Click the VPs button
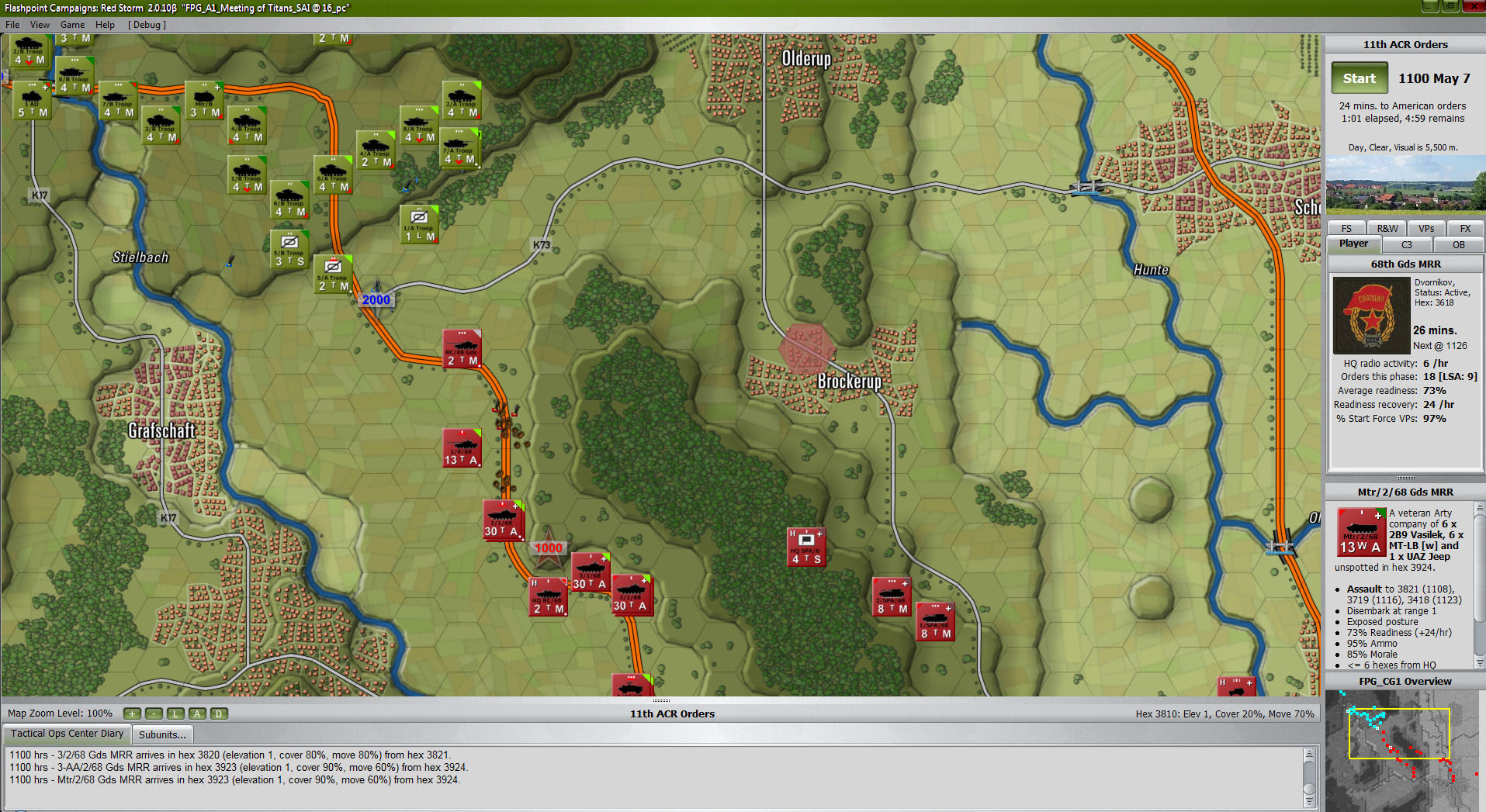The width and height of the screenshot is (1486, 812). (1426, 227)
